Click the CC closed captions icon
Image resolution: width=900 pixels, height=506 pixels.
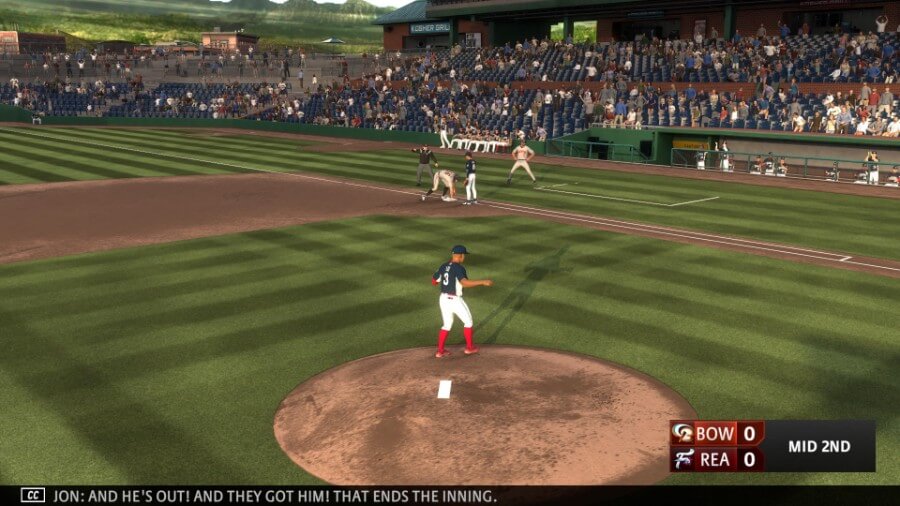(33, 495)
